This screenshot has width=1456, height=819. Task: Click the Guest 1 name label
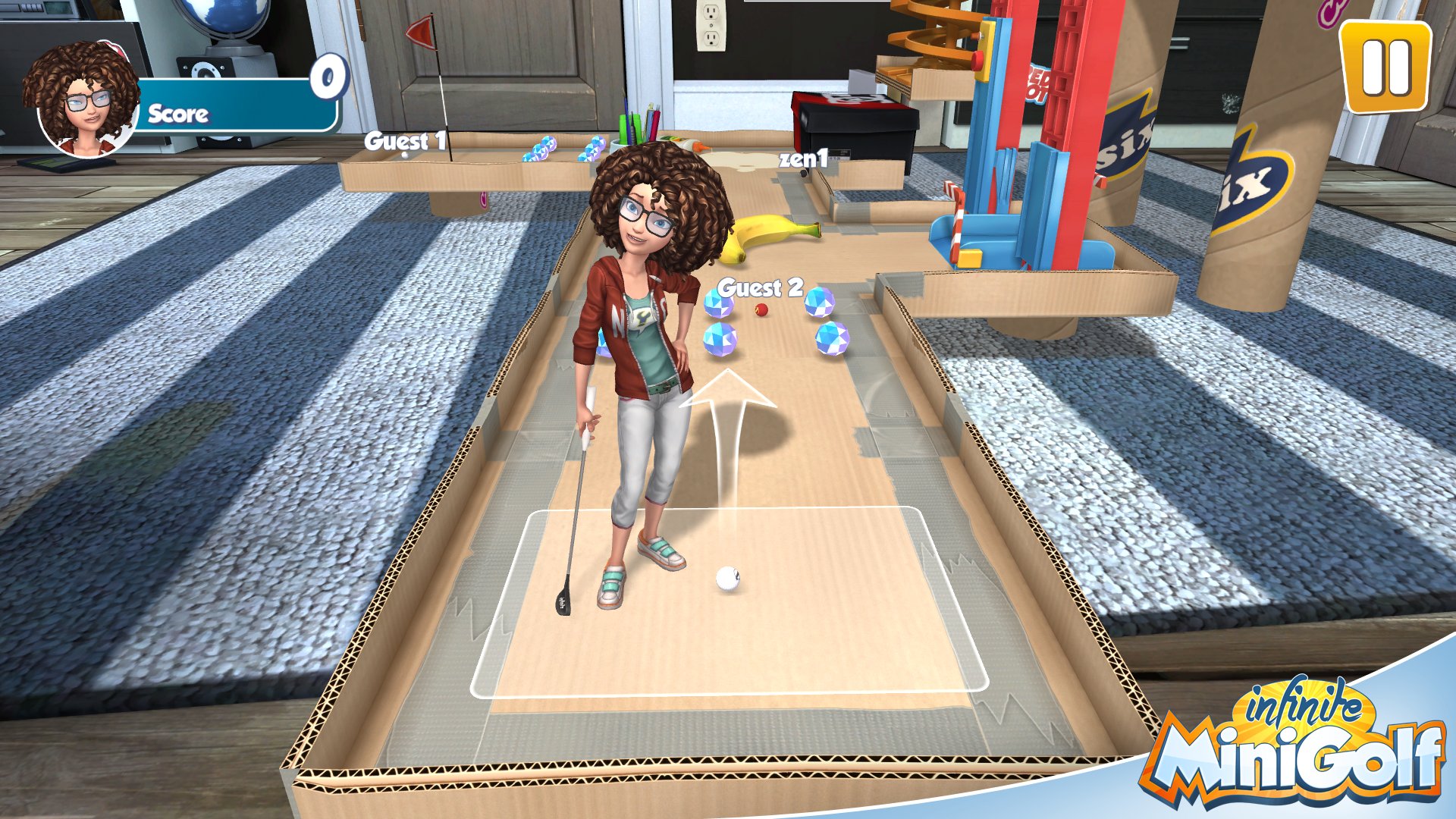coord(406,140)
